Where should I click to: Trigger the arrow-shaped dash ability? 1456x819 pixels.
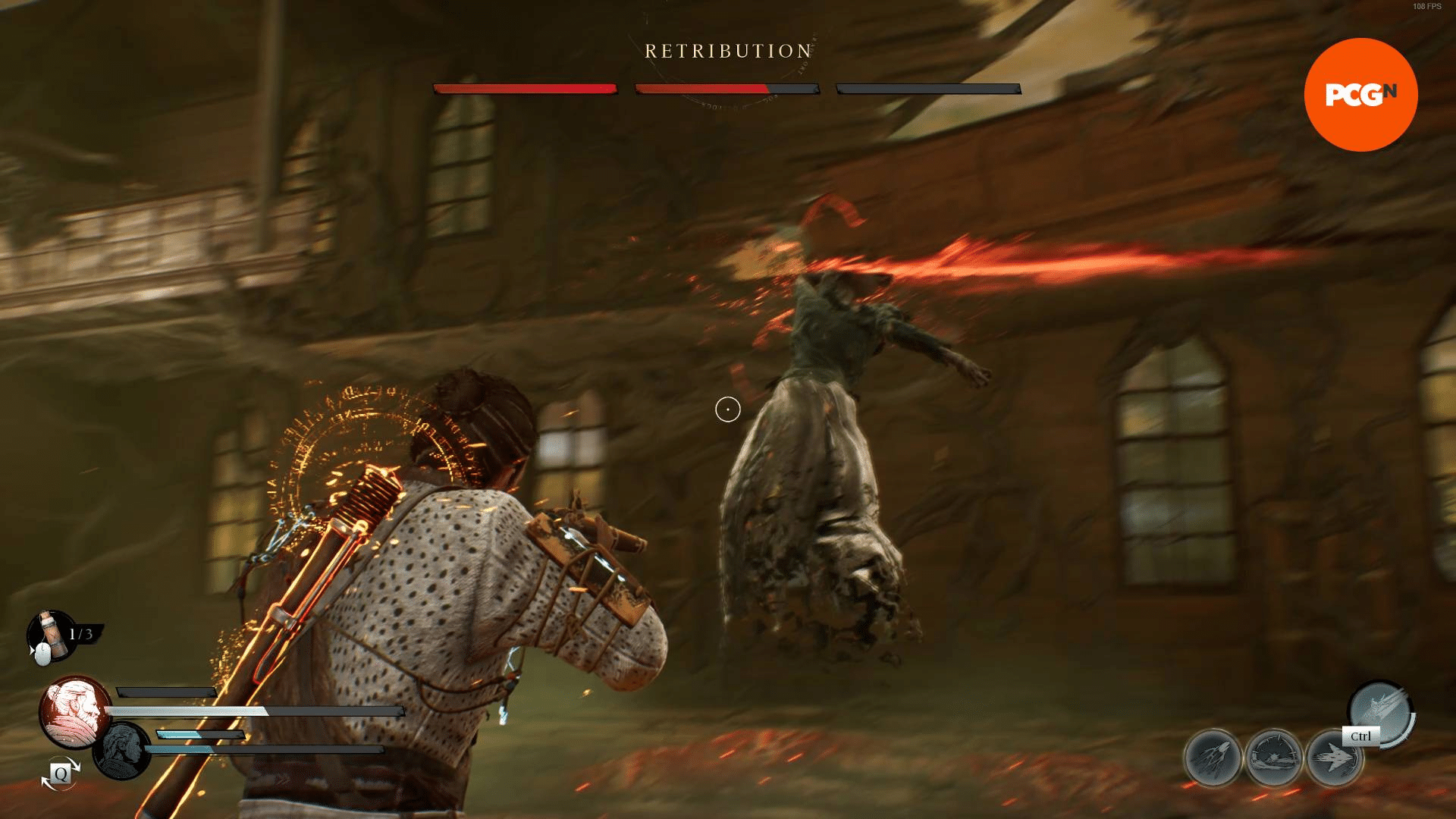tap(1333, 758)
